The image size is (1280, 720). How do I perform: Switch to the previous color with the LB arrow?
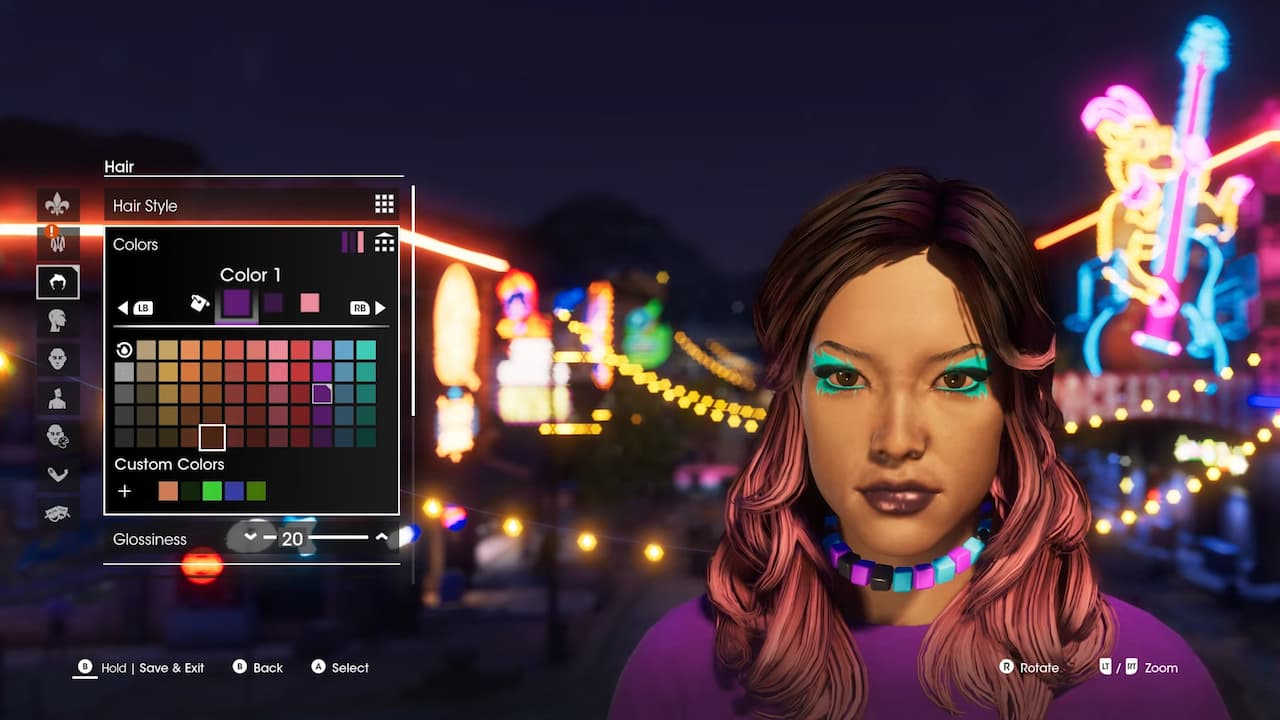(x=123, y=307)
